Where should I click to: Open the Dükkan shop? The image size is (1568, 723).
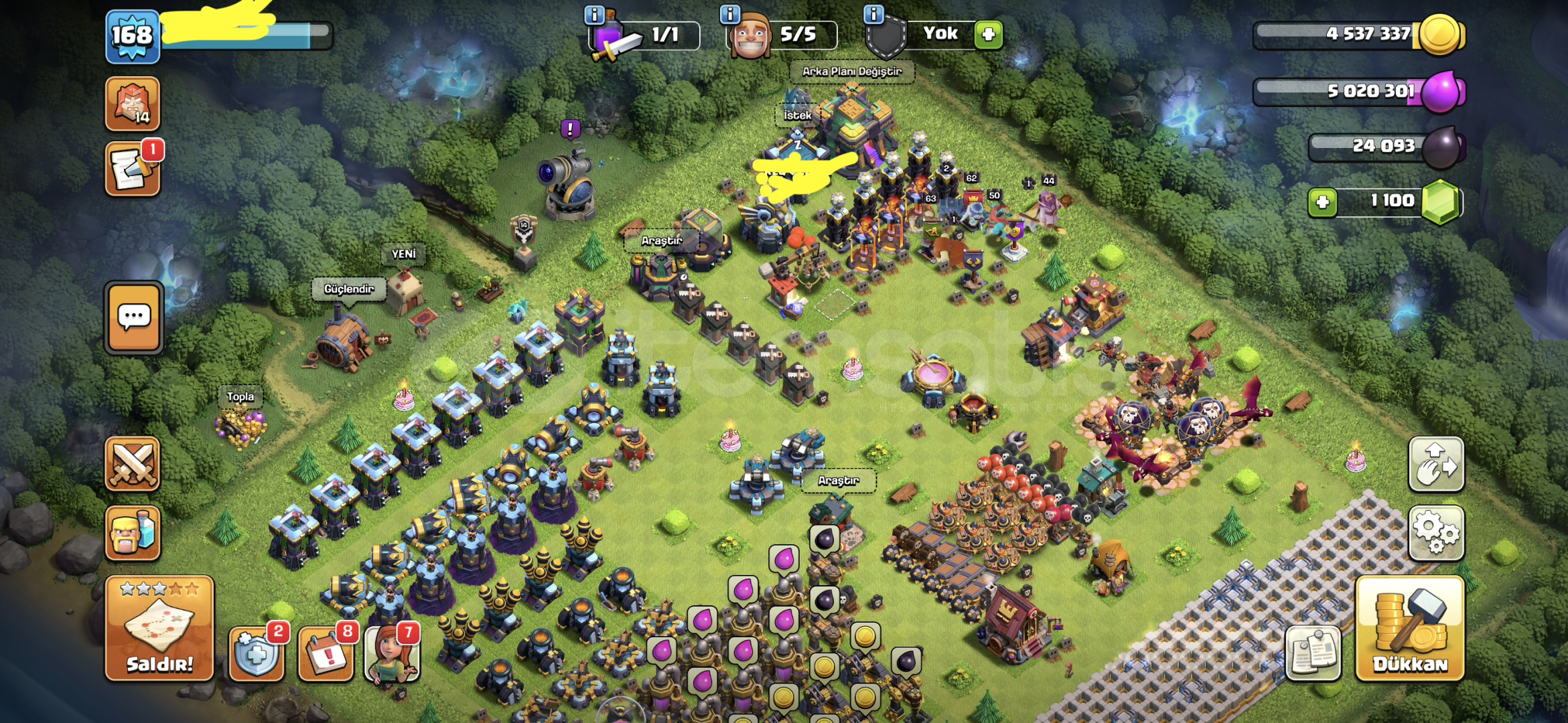click(1409, 628)
